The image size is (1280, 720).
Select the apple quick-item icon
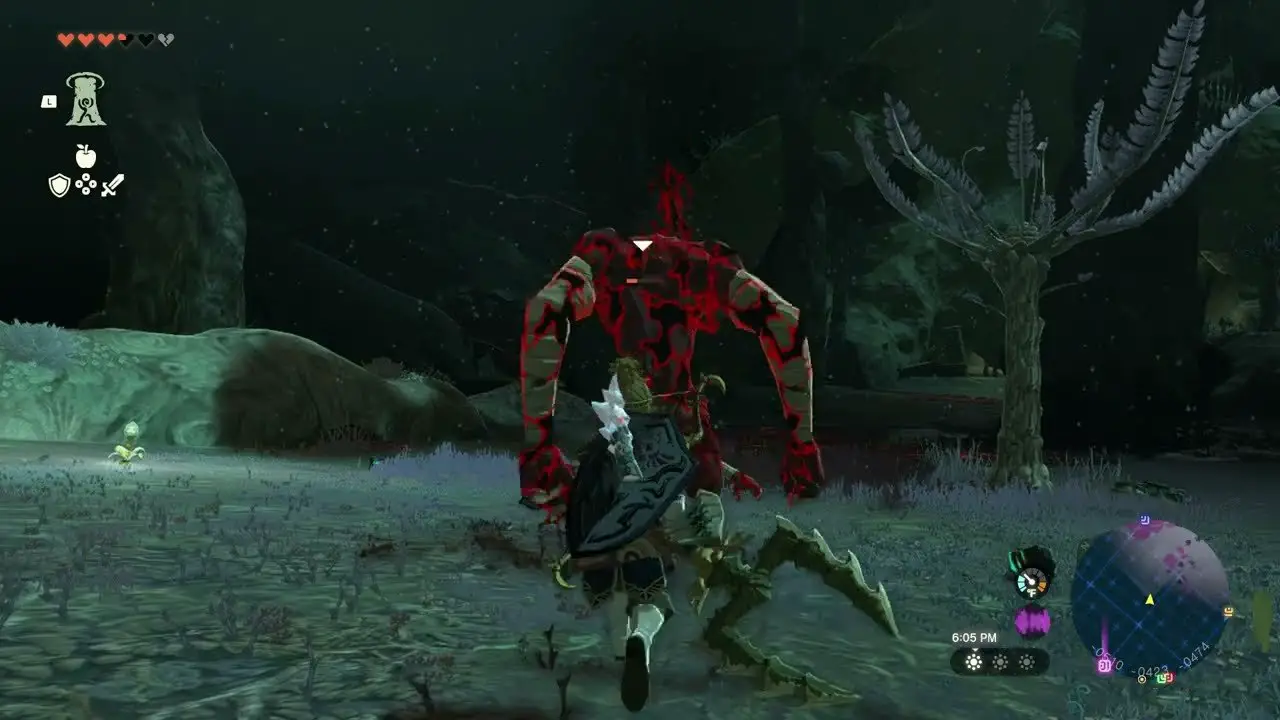pyautogui.click(x=86, y=156)
